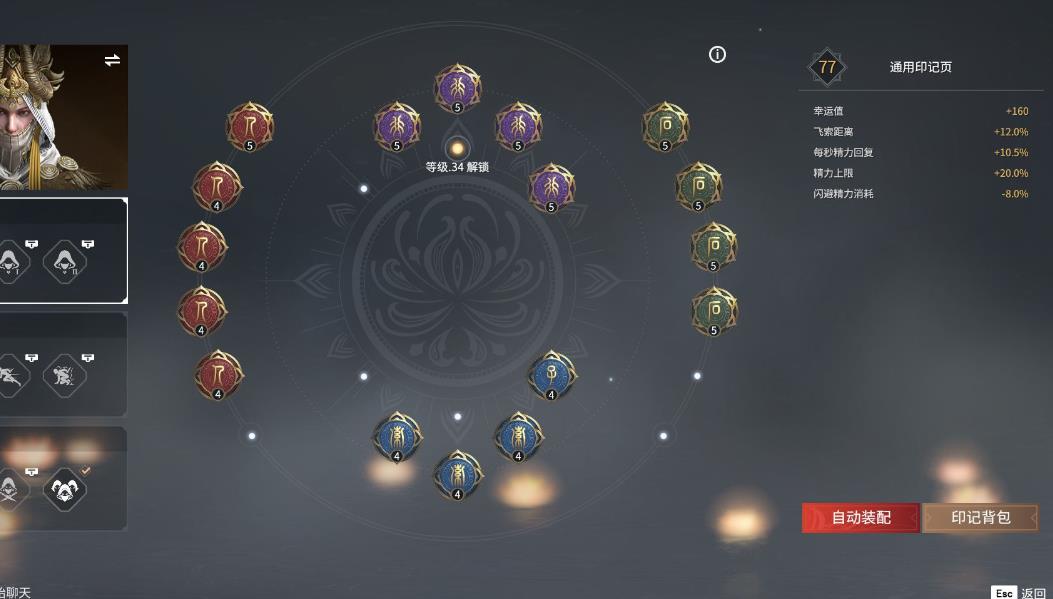Screen dimensions: 1053x599
Task: Open the 印记背包 glyph backpack
Action: point(980,517)
